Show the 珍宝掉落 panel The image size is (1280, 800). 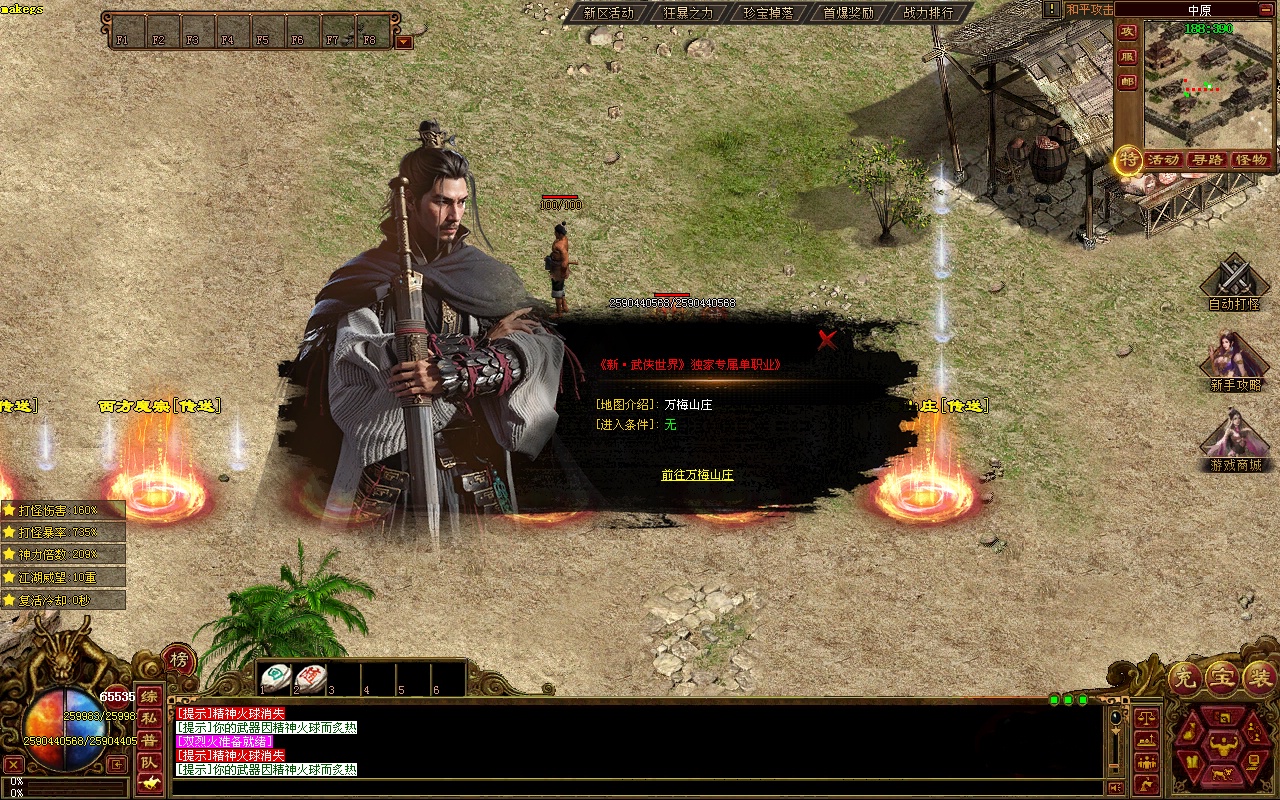point(768,13)
